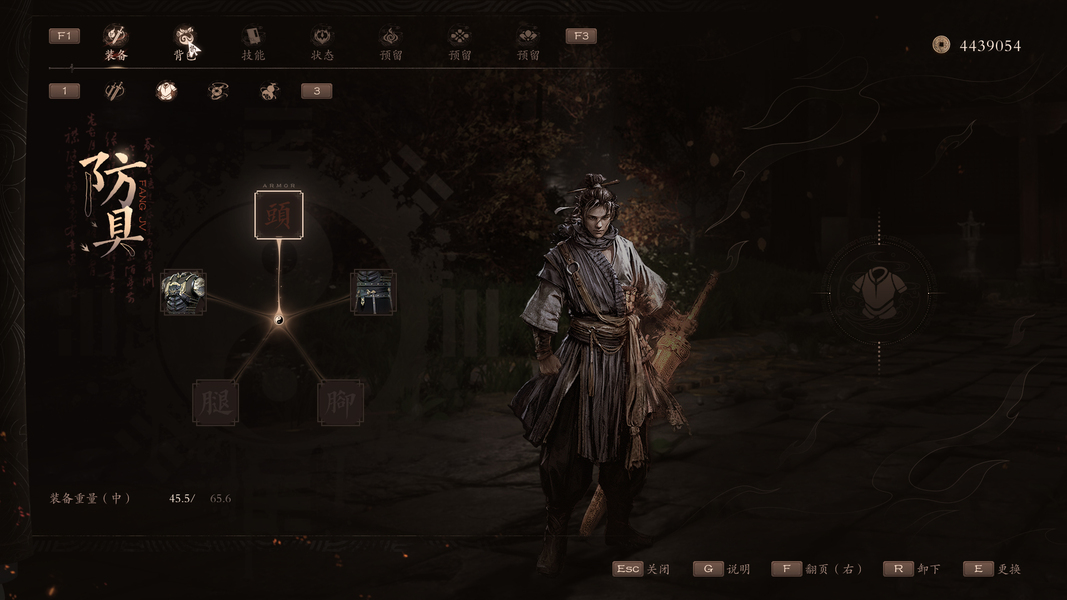
Task: Select the equipped chest armor slot
Action: [x=183, y=292]
